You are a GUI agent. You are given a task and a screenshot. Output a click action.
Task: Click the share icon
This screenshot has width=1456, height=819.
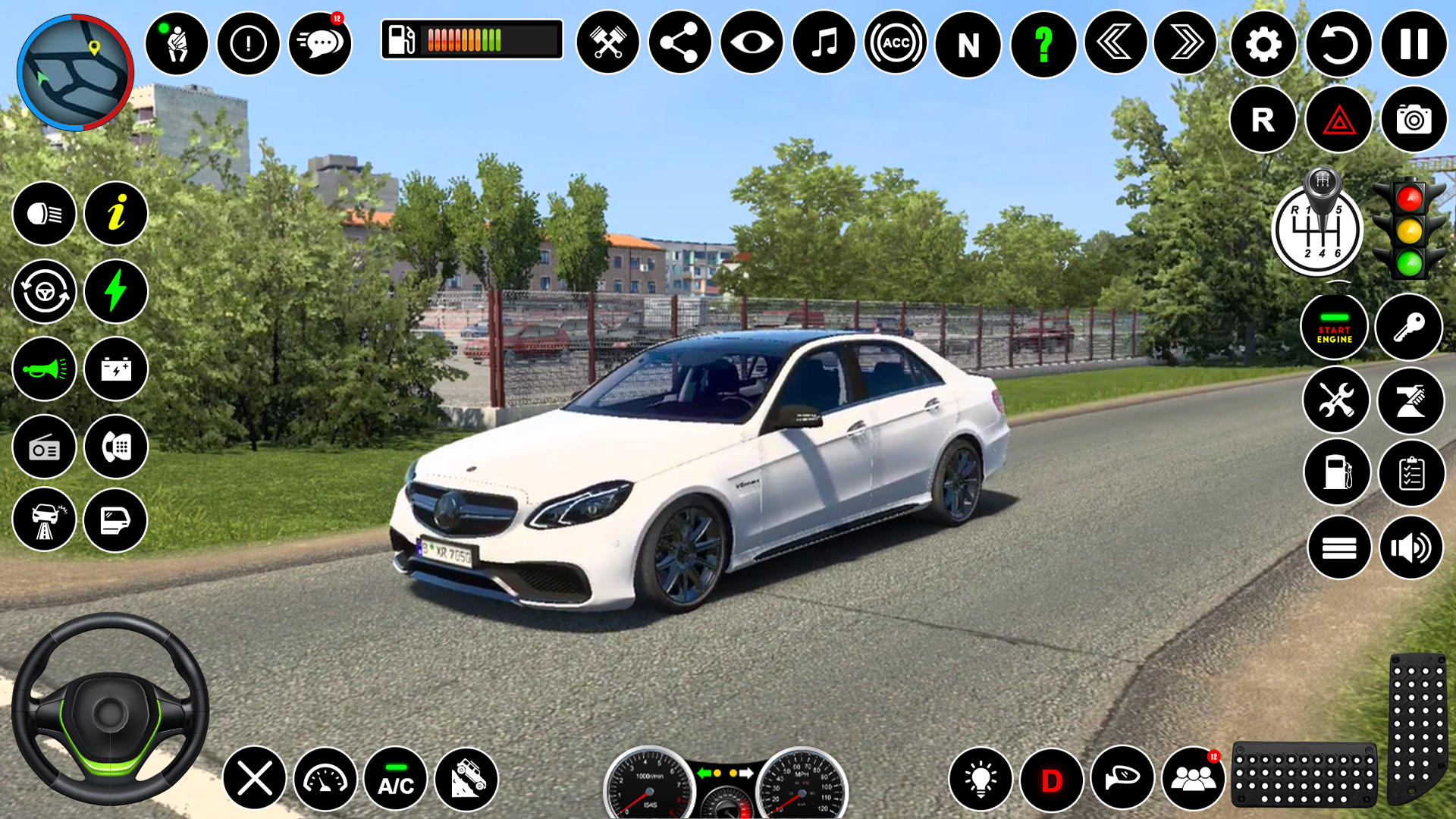[x=679, y=42]
